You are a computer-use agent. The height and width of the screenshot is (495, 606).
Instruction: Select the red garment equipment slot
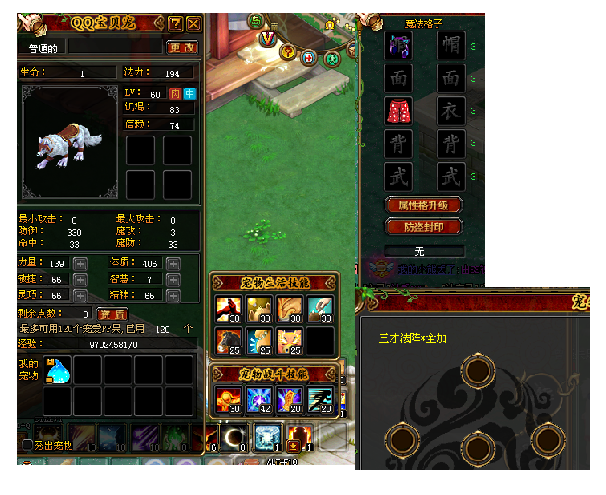[398, 112]
